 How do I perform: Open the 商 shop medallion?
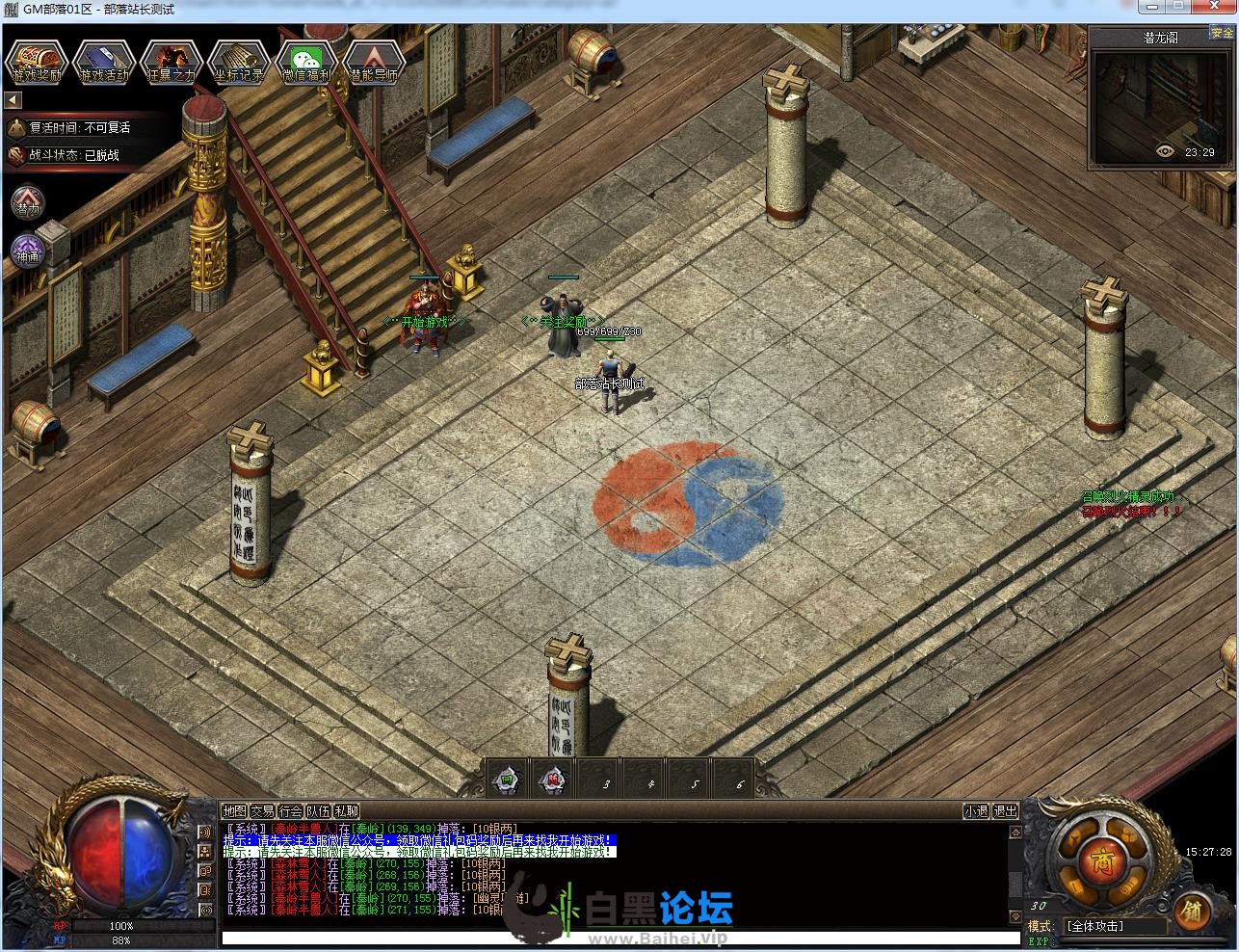click(x=1096, y=857)
